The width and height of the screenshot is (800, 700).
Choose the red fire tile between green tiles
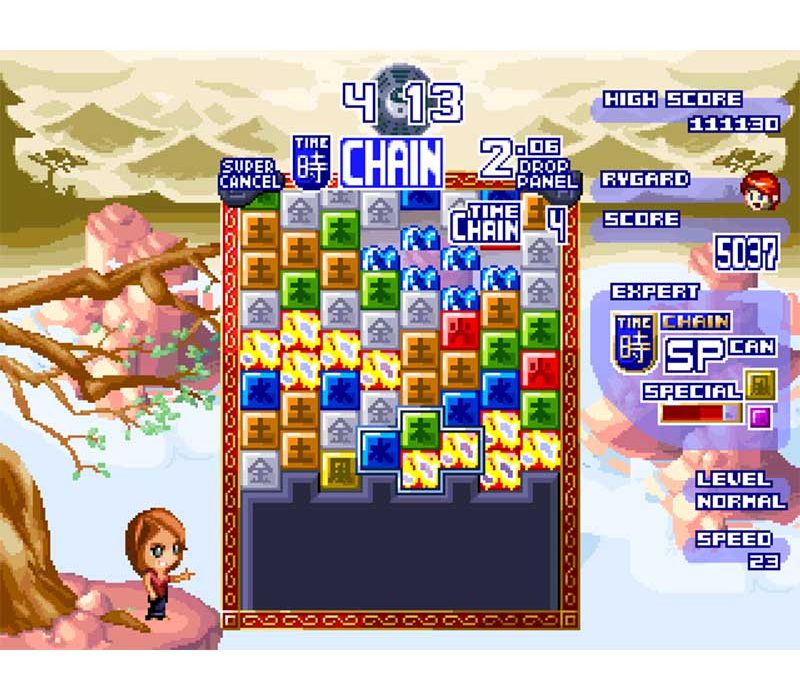point(541,368)
